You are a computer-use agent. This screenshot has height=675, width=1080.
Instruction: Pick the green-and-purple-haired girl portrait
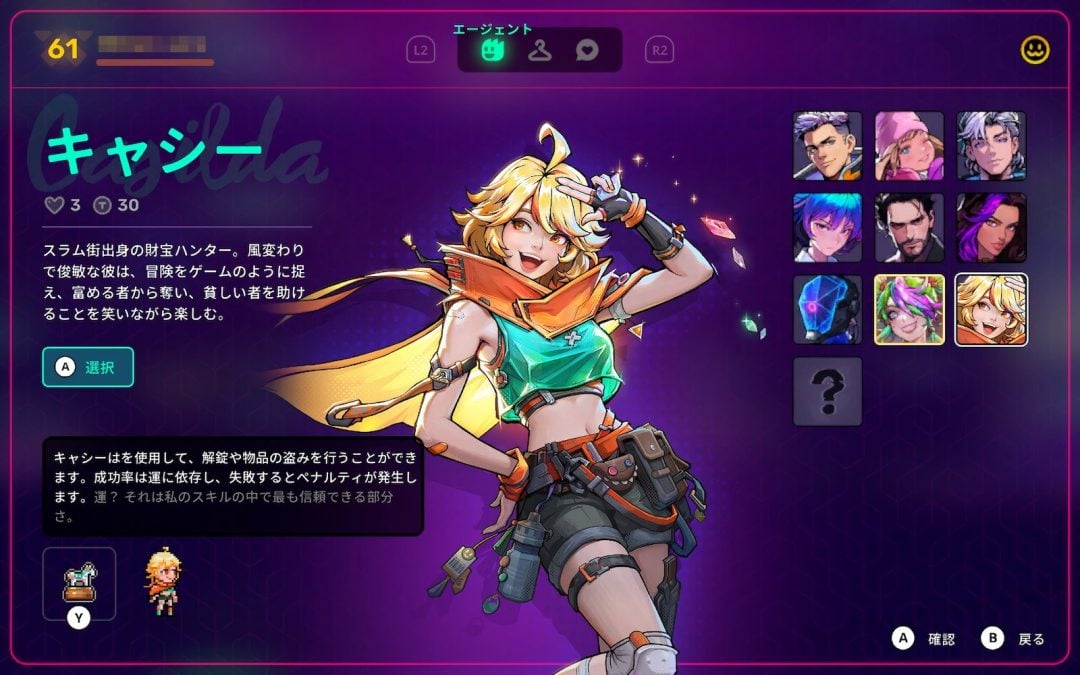[x=909, y=309]
